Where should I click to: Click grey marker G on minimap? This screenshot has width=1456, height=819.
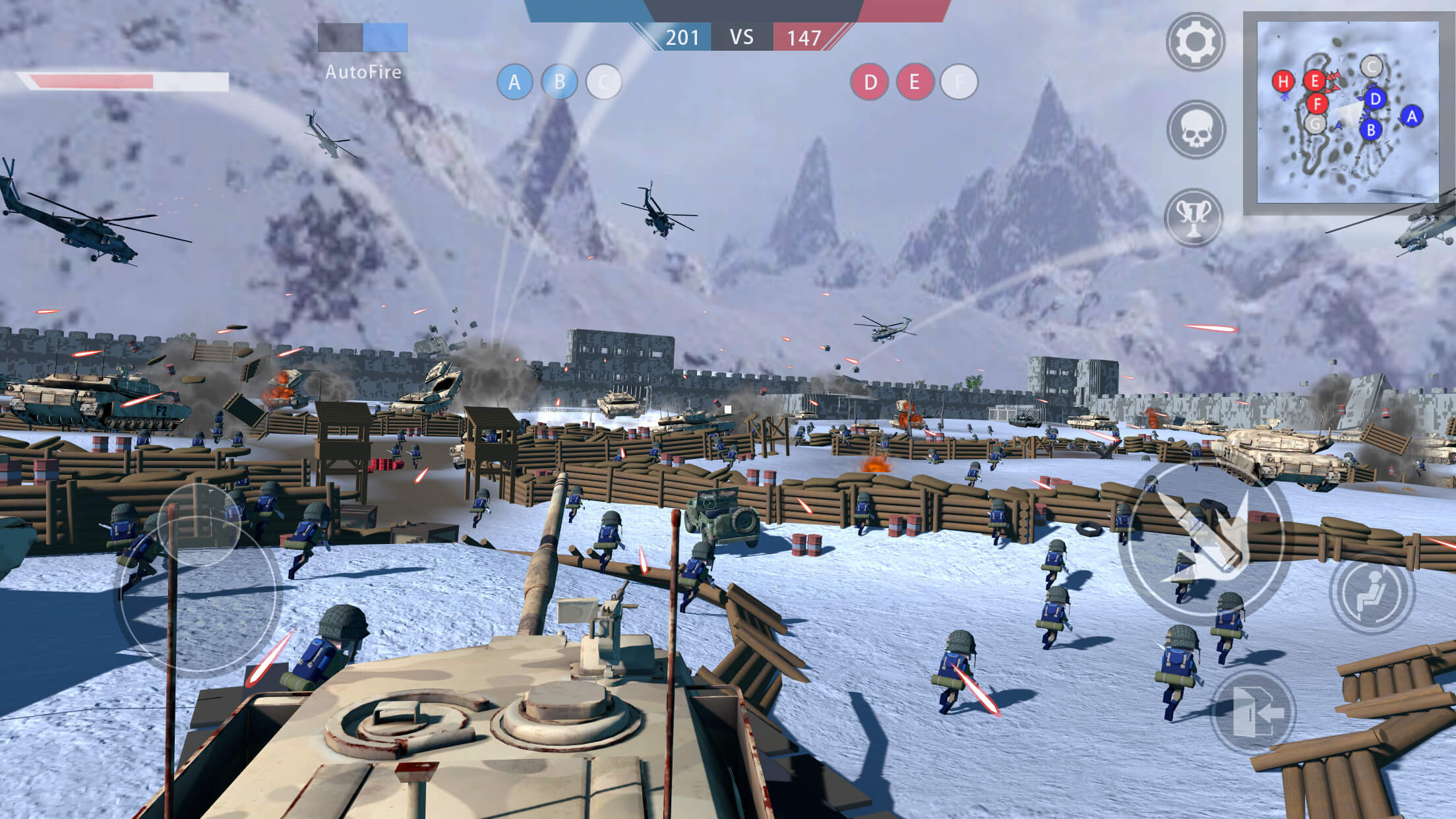pyautogui.click(x=1316, y=123)
